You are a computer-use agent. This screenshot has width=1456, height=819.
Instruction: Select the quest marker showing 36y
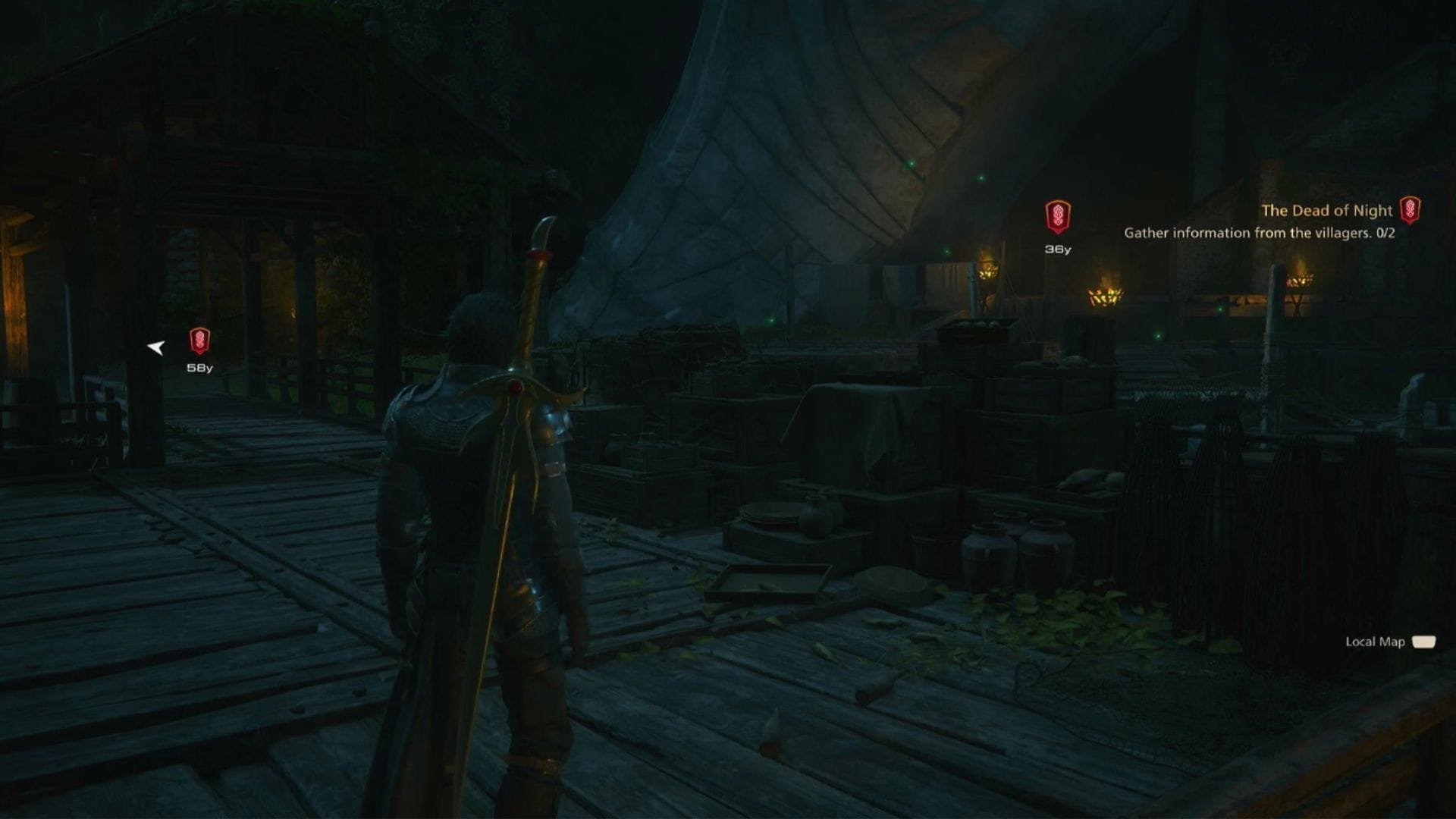(x=1057, y=217)
